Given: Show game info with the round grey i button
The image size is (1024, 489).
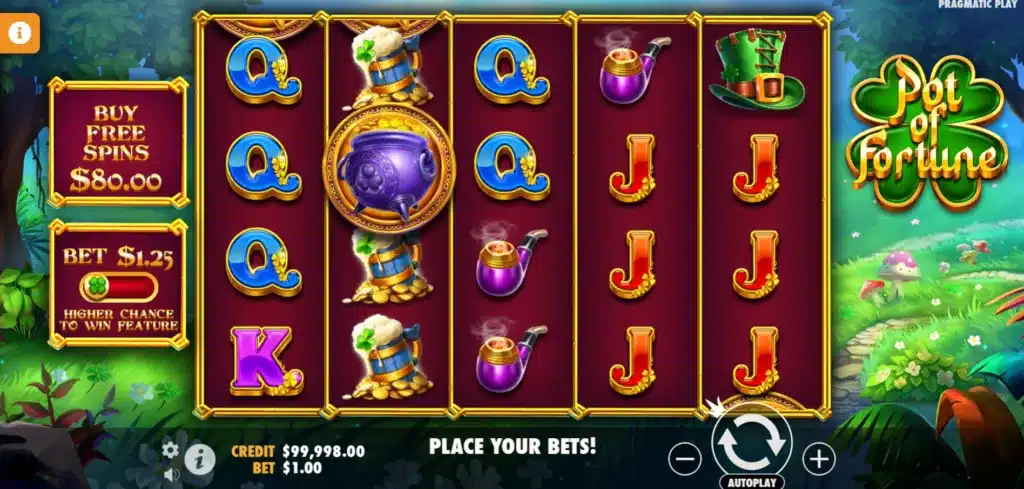Looking at the screenshot, I should coord(201,459).
